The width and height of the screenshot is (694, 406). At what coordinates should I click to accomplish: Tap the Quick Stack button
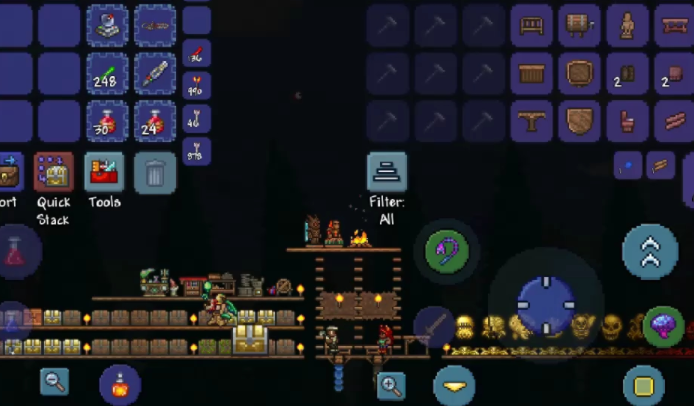coord(53,173)
